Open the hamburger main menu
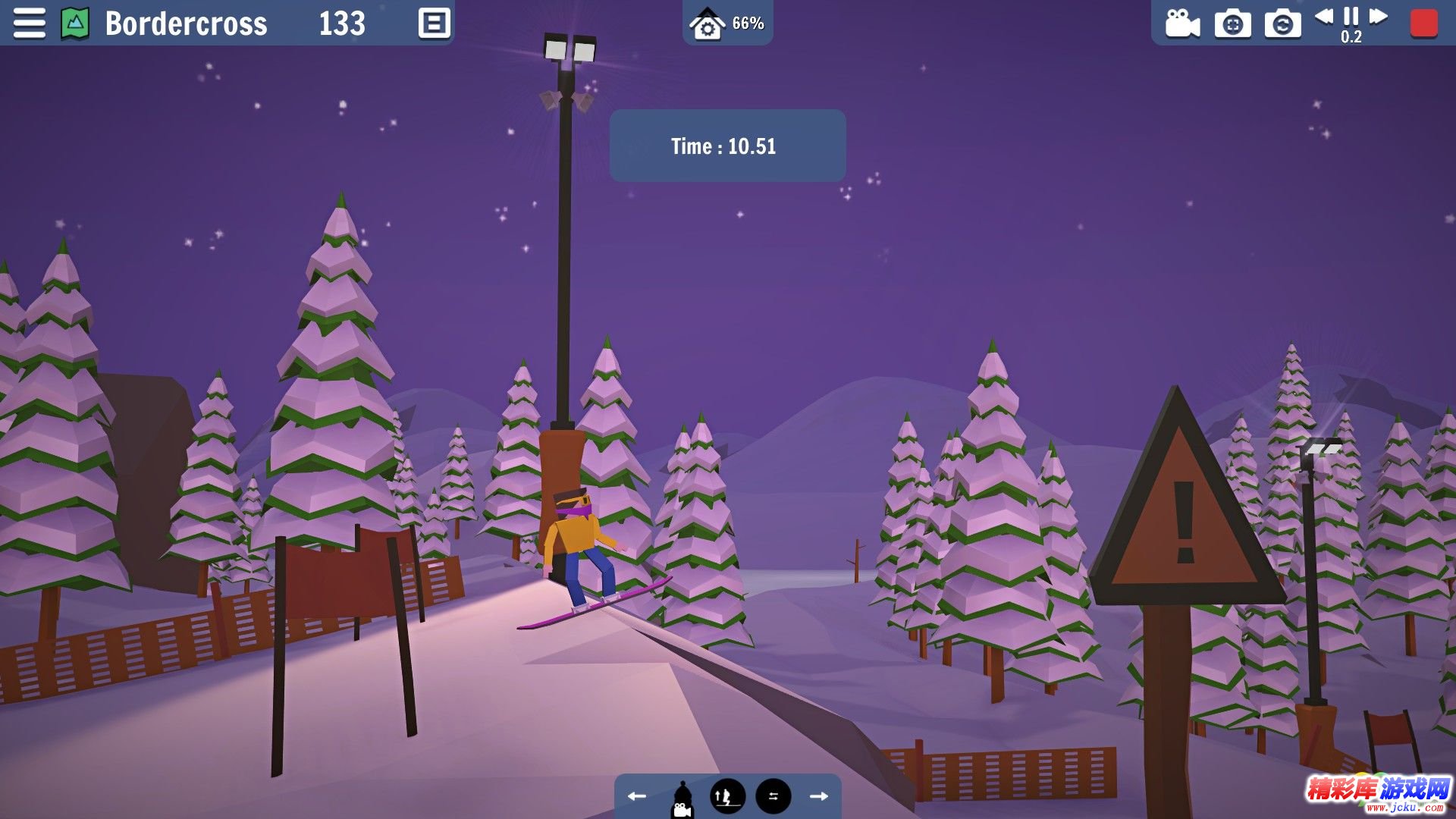 click(x=29, y=23)
